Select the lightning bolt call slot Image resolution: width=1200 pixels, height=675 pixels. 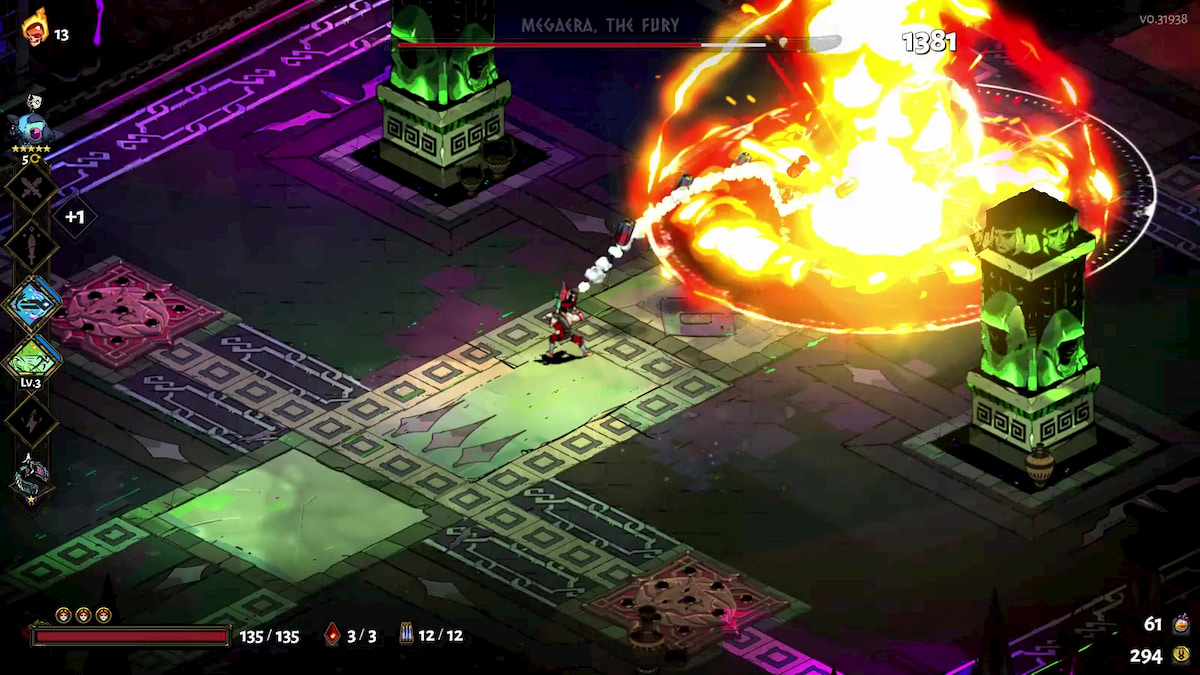[x=31, y=419]
